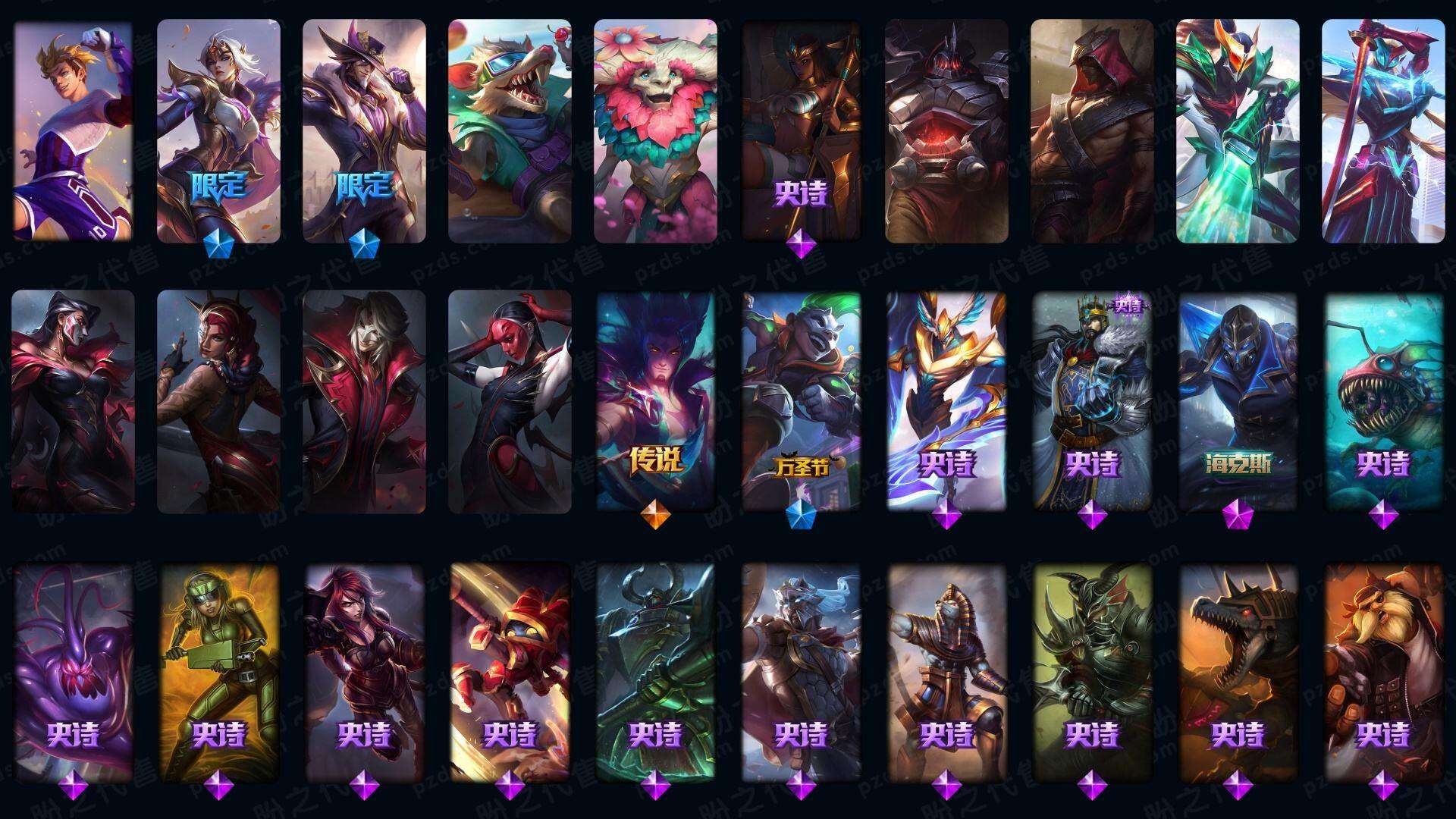Screen dimensions: 1456x819
Task: Select the green-goggled woman on yellow background
Action: pos(218,672)
